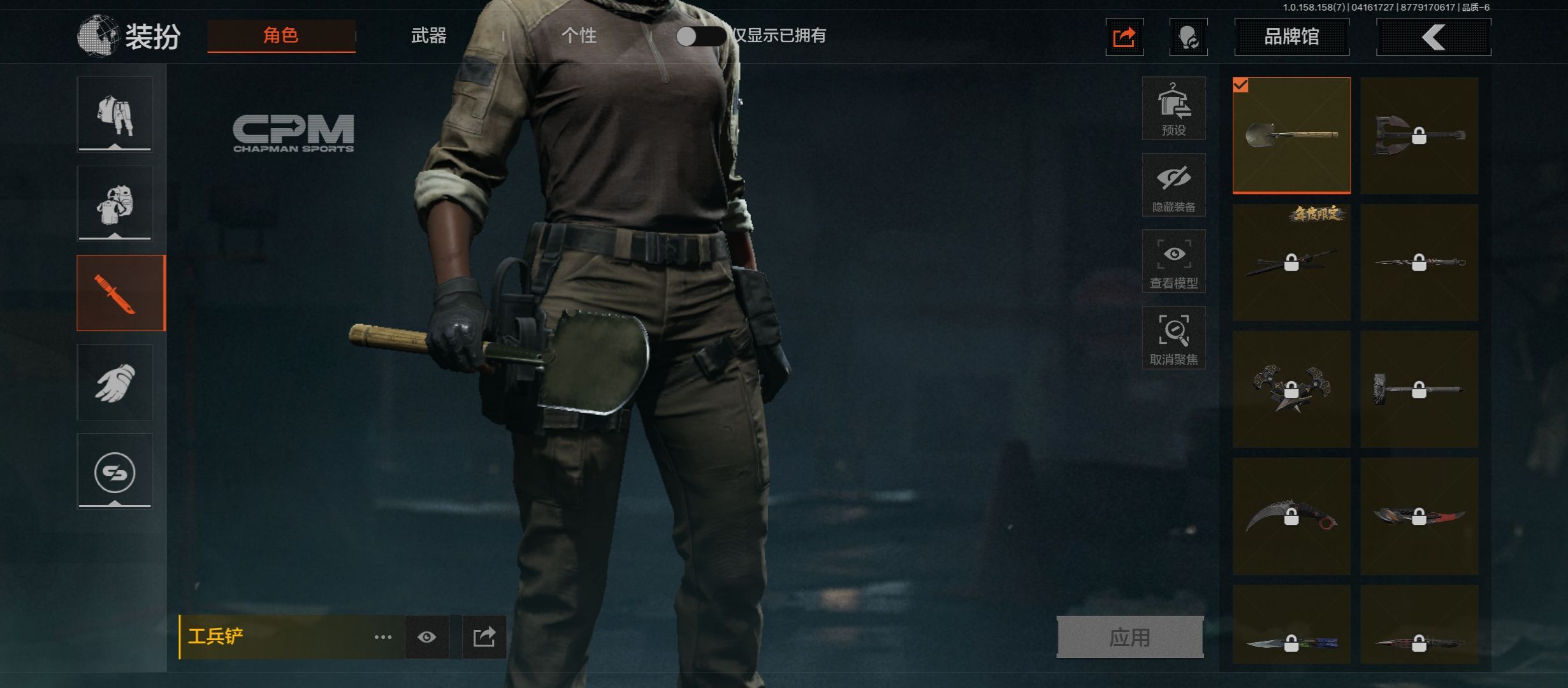Apply selection with 应用 button
The image size is (1568, 688).
pyautogui.click(x=1129, y=637)
